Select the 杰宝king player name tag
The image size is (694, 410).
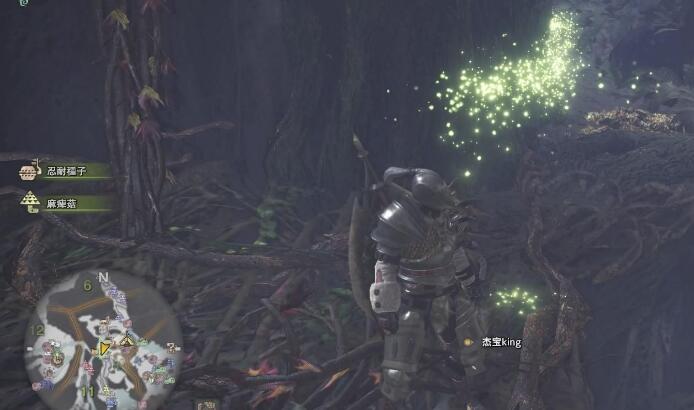point(500,342)
